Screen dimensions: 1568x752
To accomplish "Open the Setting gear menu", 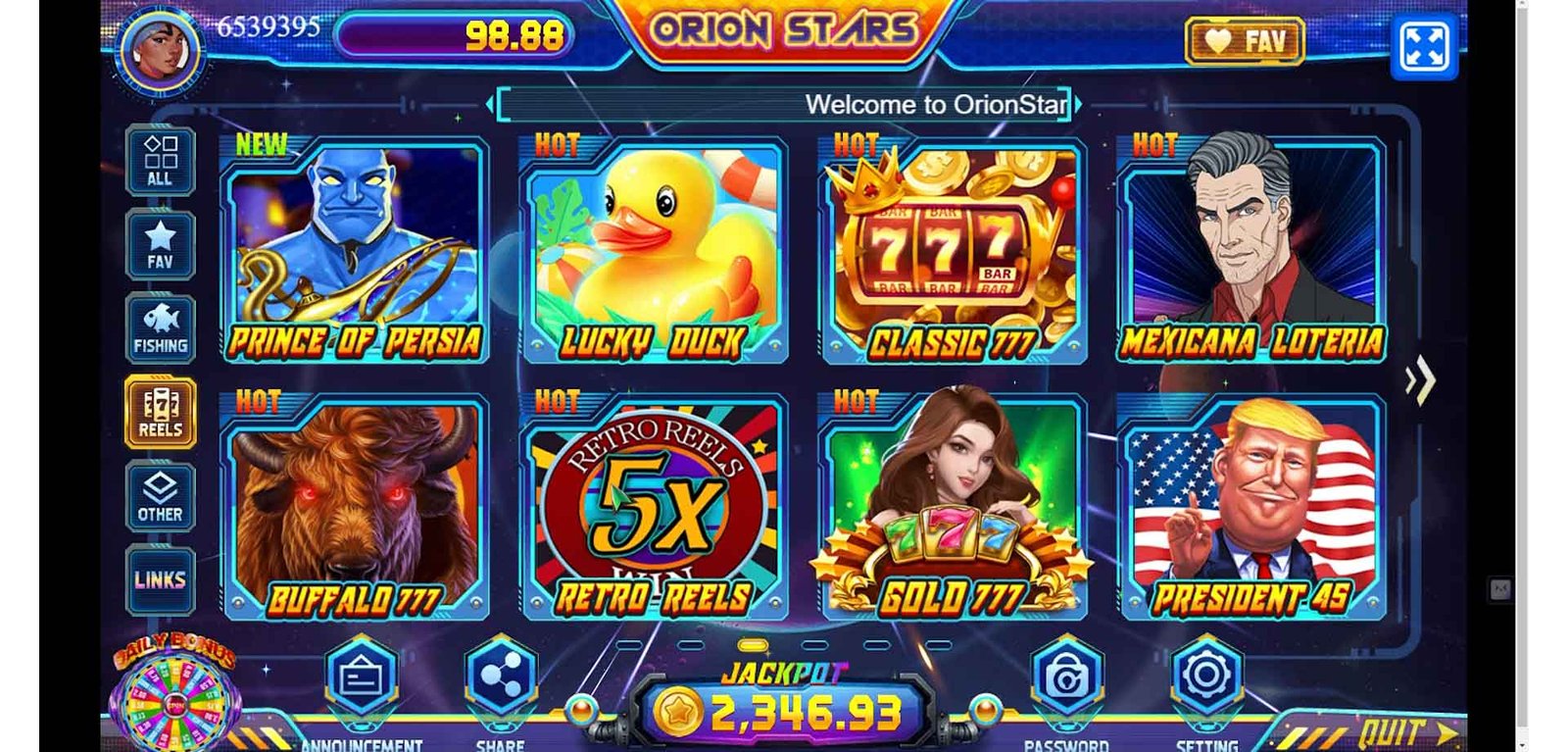I will pos(1206,677).
